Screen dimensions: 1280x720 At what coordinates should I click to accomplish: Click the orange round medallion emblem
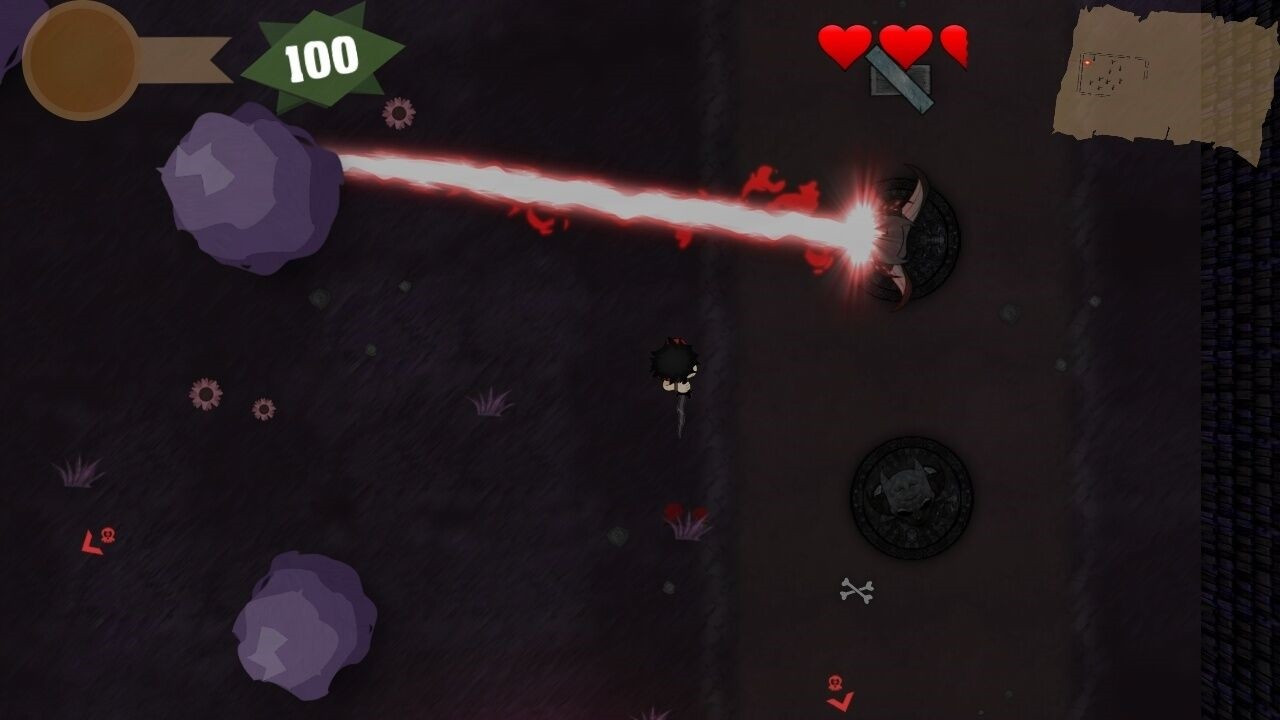[81, 60]
